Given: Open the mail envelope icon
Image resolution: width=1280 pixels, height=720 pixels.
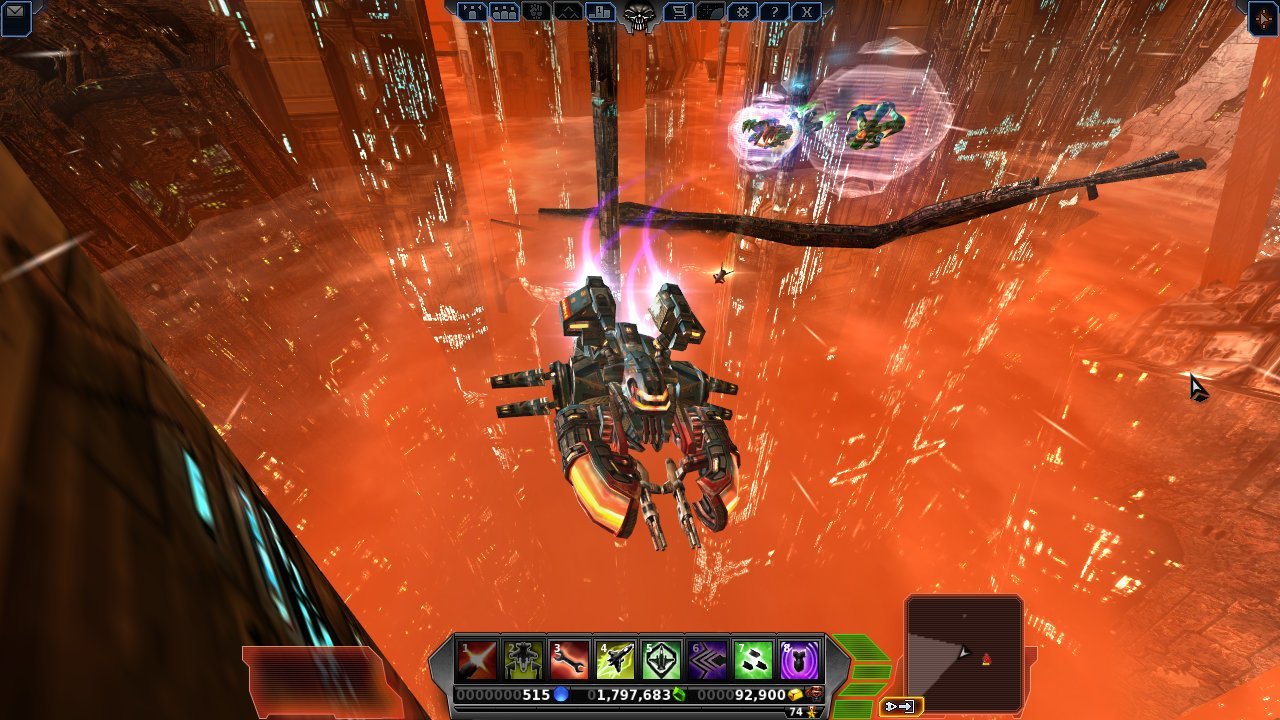Looking at the screenshot, I should point(16,13).
